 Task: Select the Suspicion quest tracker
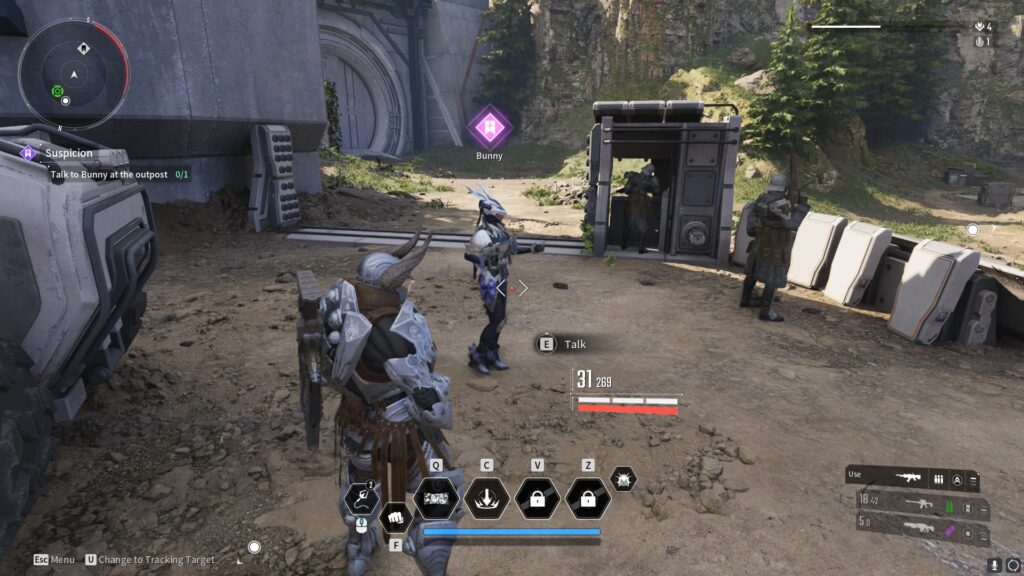tap(70, 153)
